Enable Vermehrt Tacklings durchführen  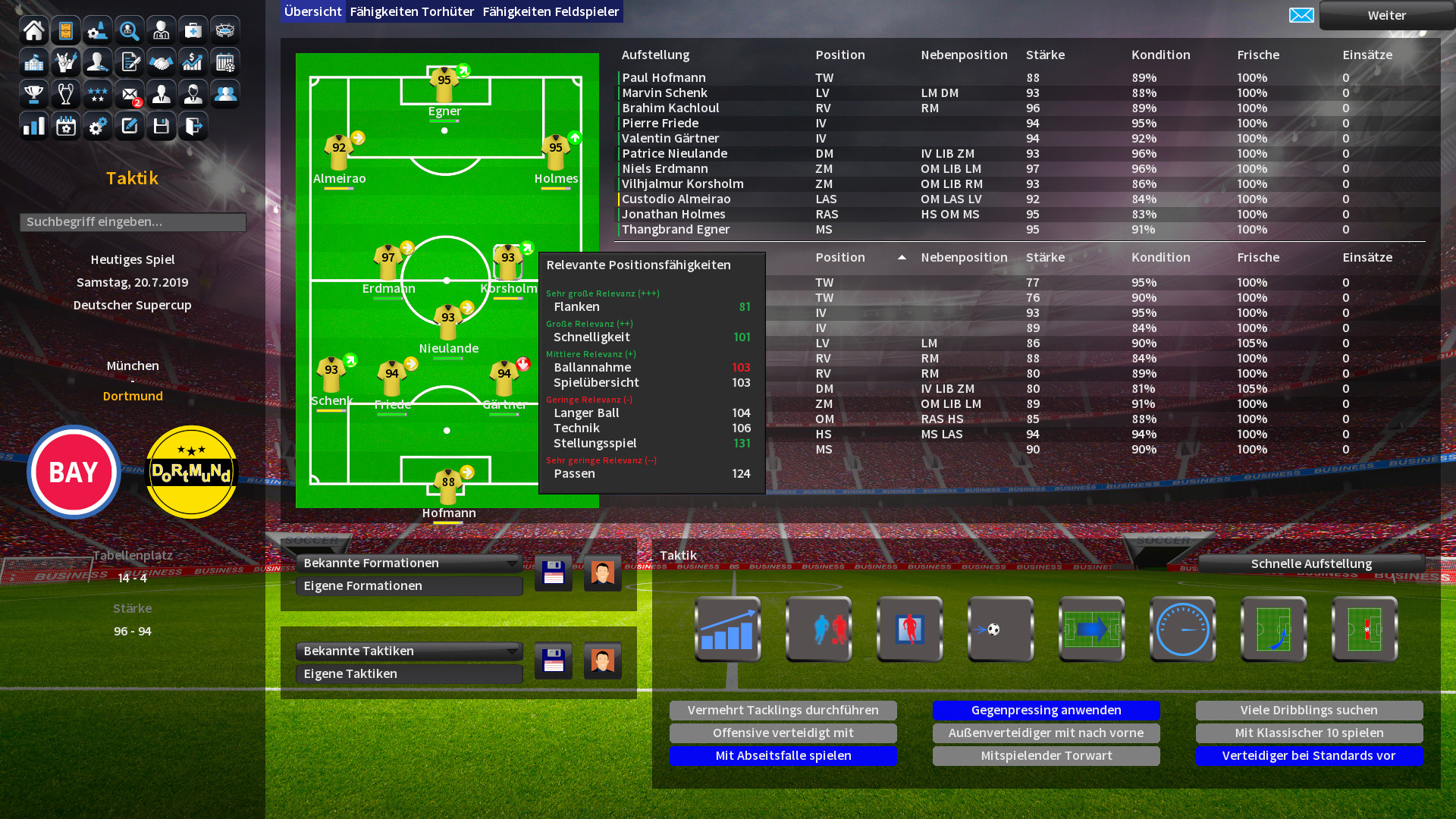tap(783, 710)
